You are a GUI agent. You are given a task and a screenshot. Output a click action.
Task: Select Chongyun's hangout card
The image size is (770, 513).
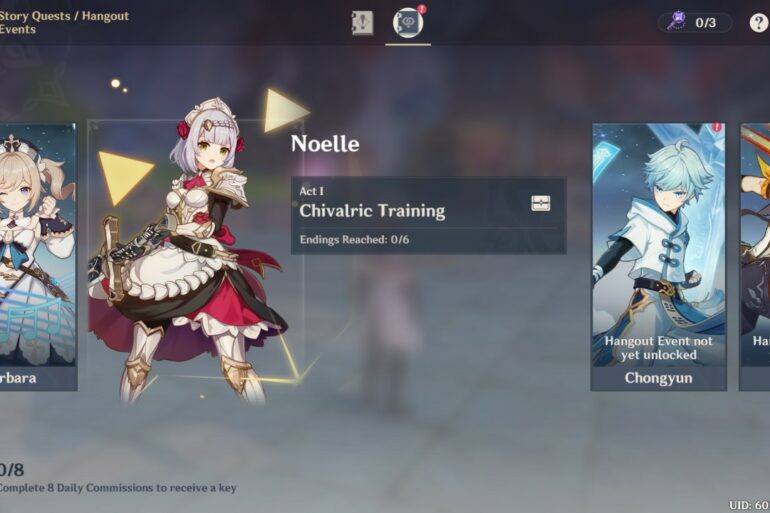point(658,256)
